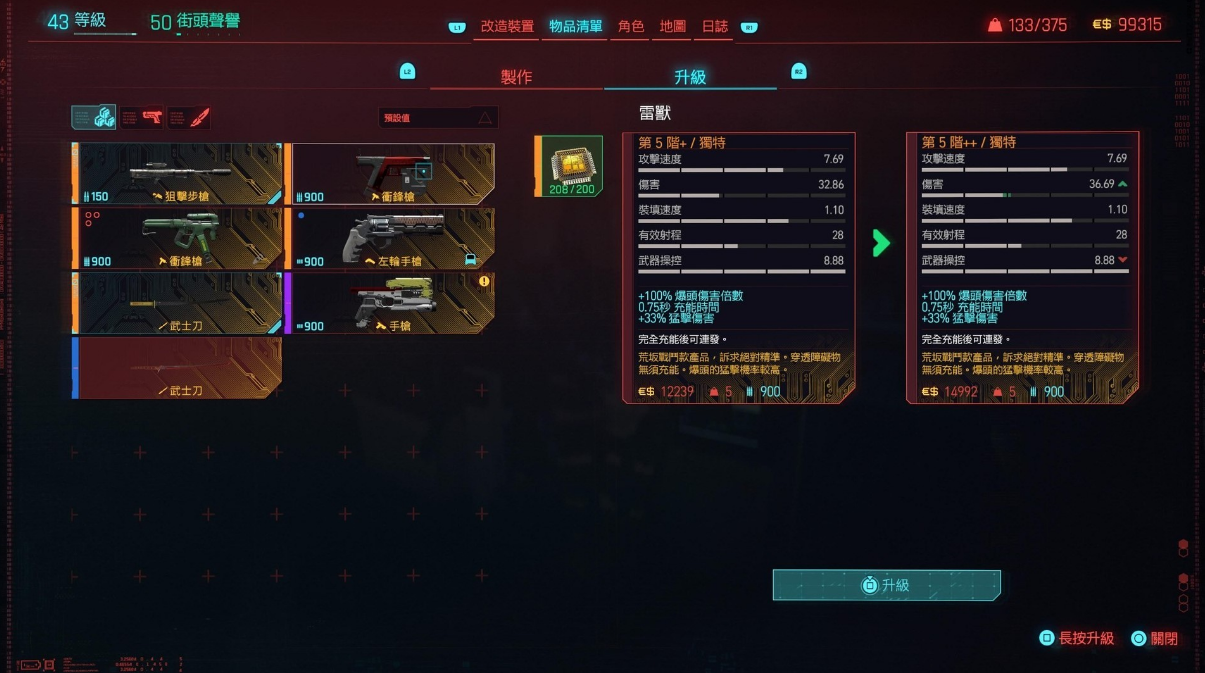Select the 狙擊步槍 sniper rifle slot
Screen dimensions: 1205x673
[178, 174]
